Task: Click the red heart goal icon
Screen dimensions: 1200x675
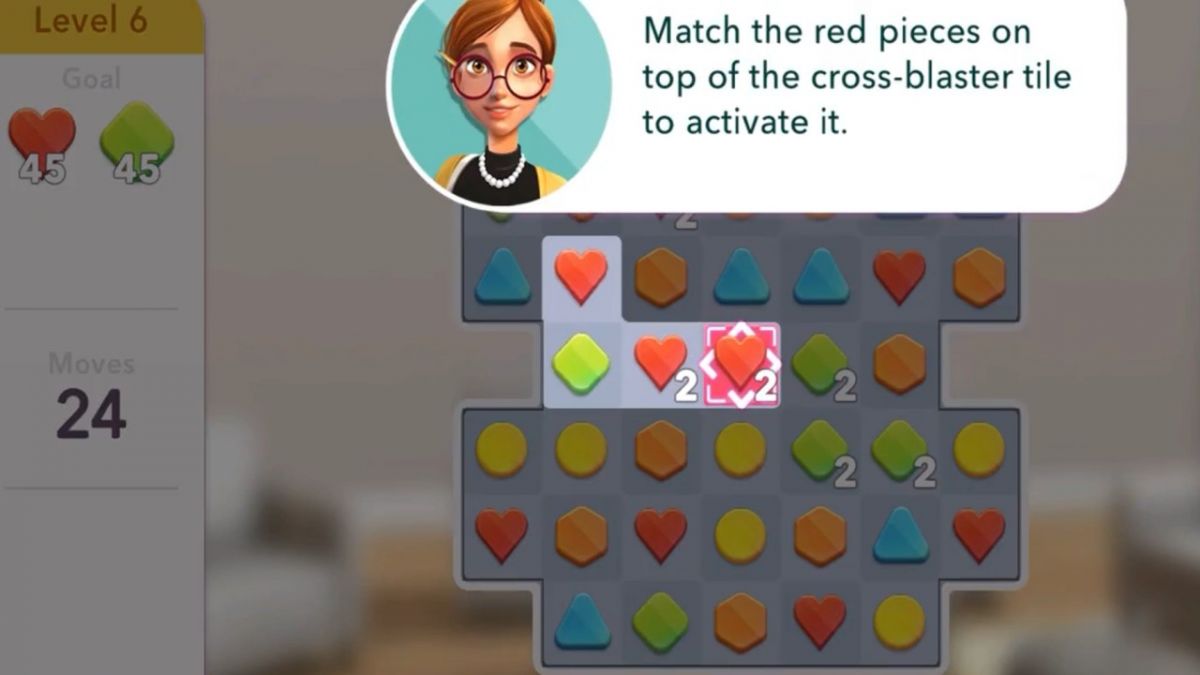Action: pyautogui.click(x=42, y=137)
